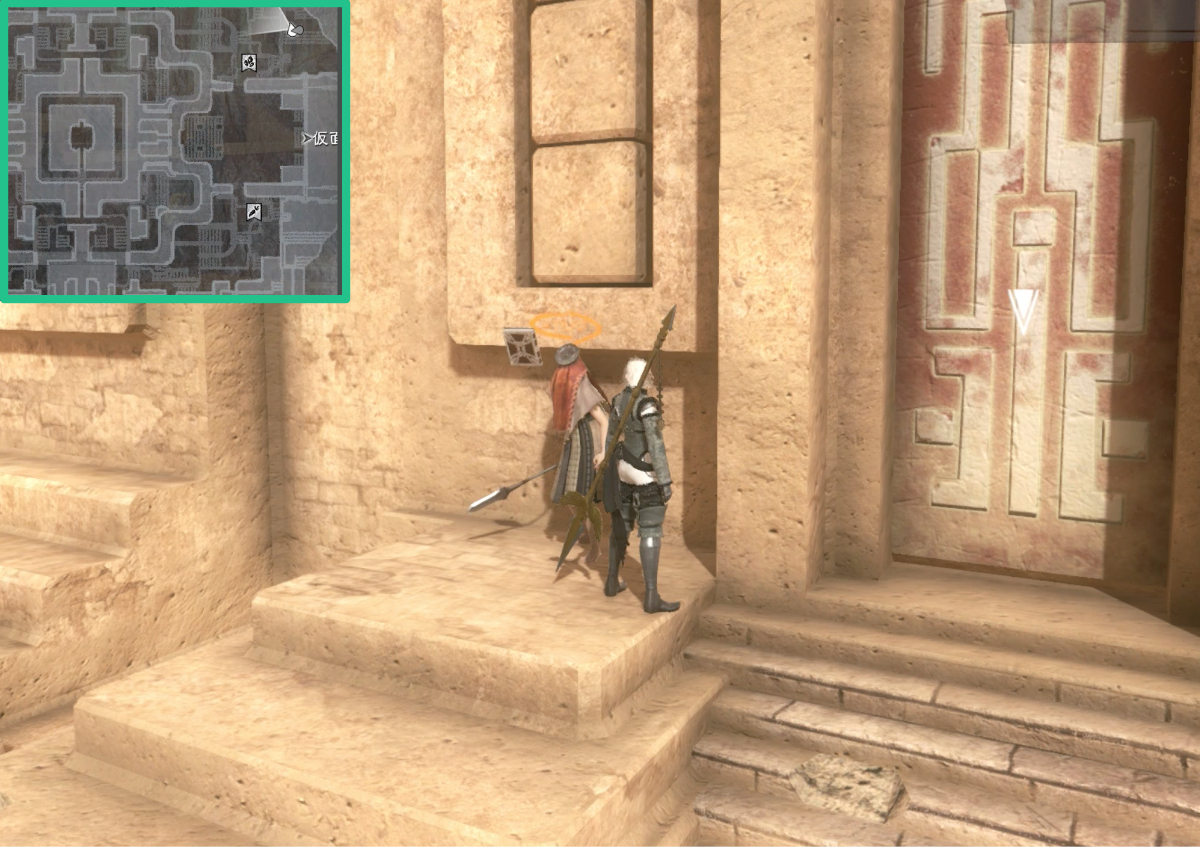The width and height of the screenshot is (1200, 850).
Task: Open the minimap of the city
Action: click(174, 150)
